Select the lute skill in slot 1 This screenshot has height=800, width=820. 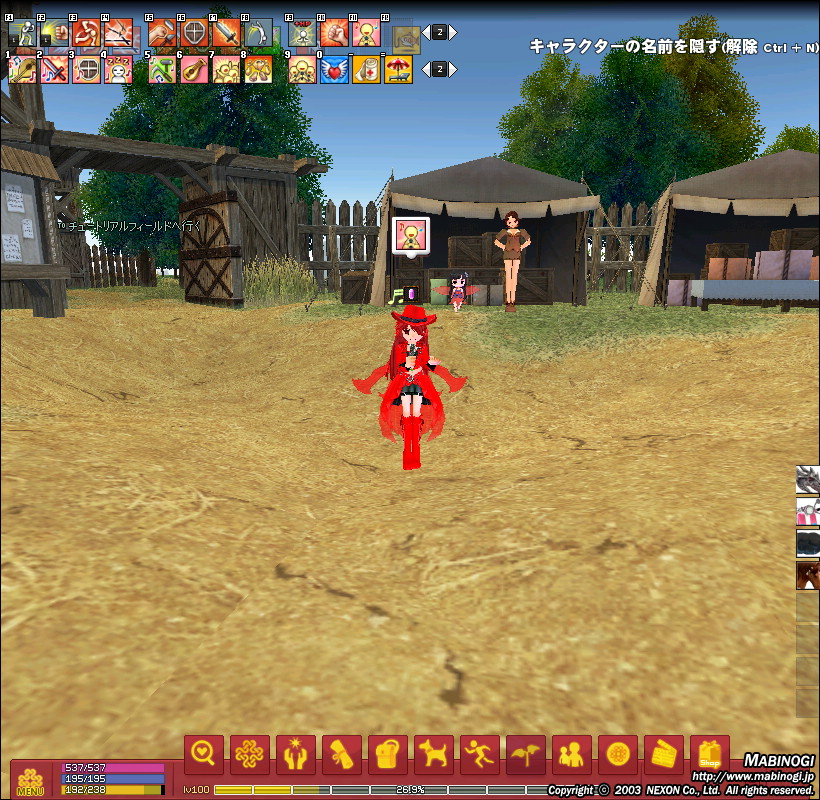(x=22, y=69)
